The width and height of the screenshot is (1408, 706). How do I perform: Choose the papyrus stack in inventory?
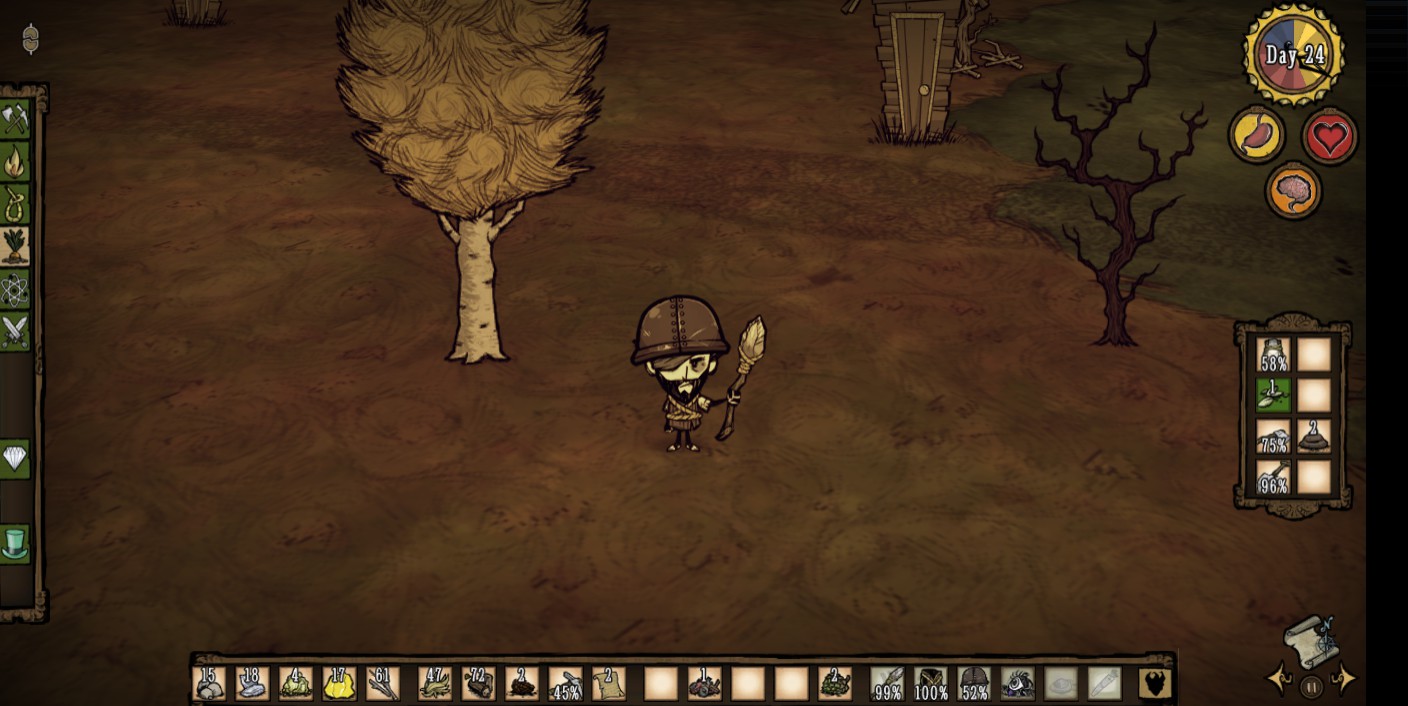coord(609,684)
